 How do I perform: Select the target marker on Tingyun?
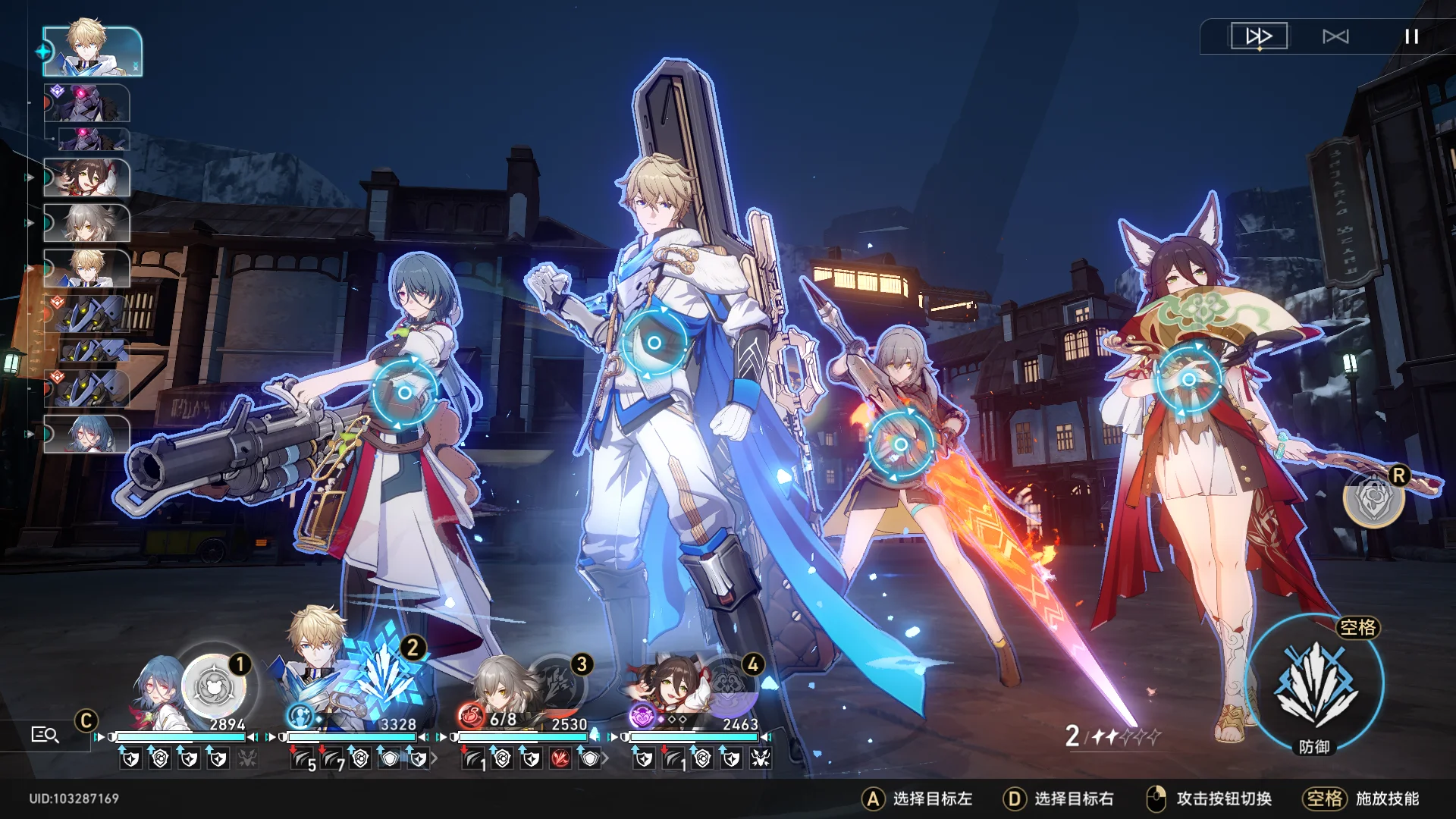[x=1188, y=379]
